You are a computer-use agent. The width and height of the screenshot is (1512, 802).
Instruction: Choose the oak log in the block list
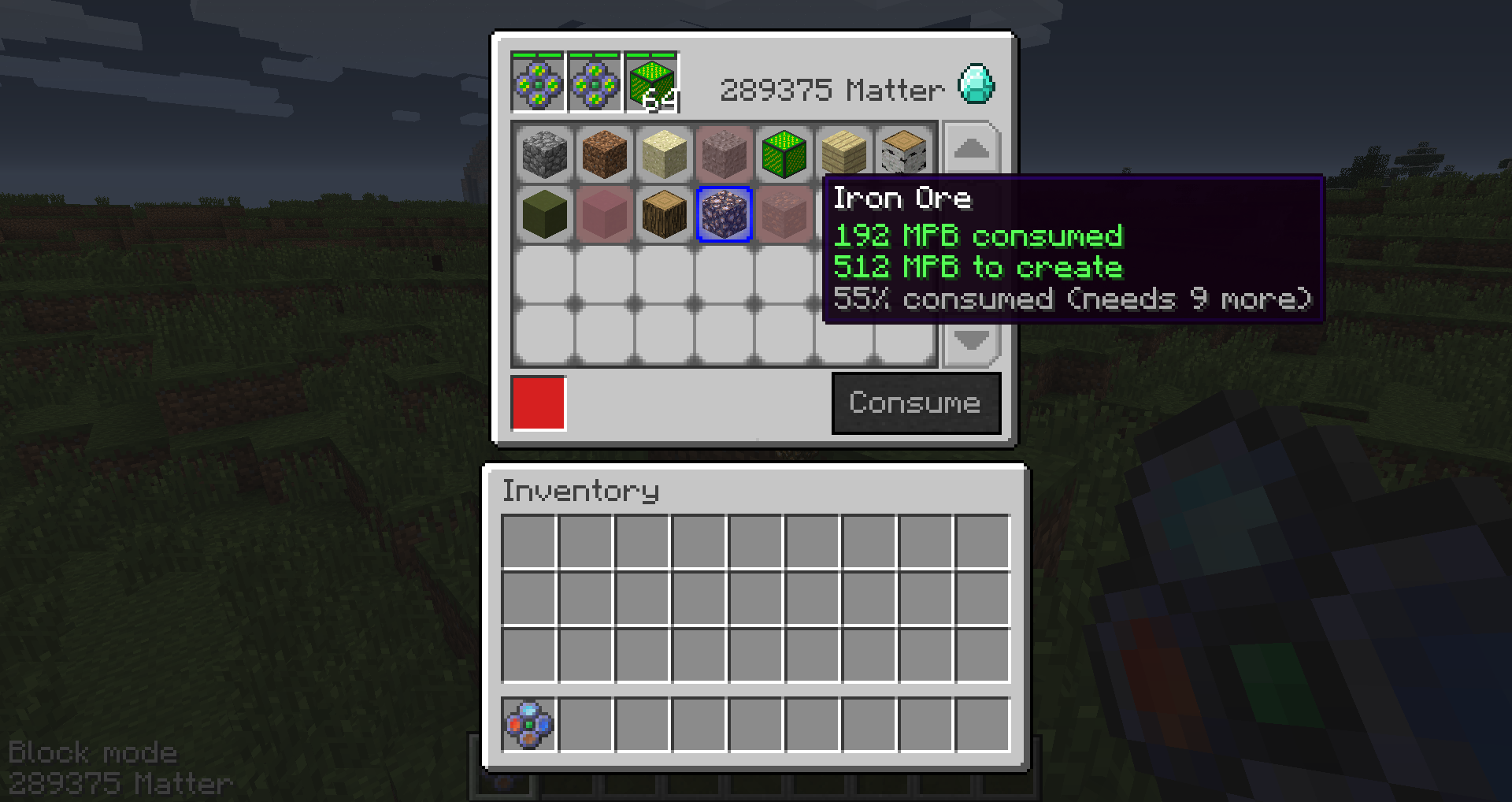click(664, 214)
